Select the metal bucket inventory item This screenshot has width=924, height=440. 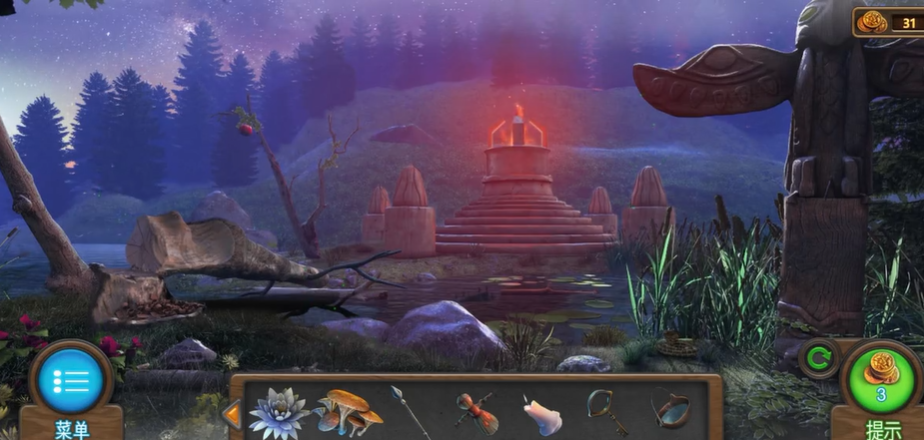pyautogui.click(x=671, y=410)
